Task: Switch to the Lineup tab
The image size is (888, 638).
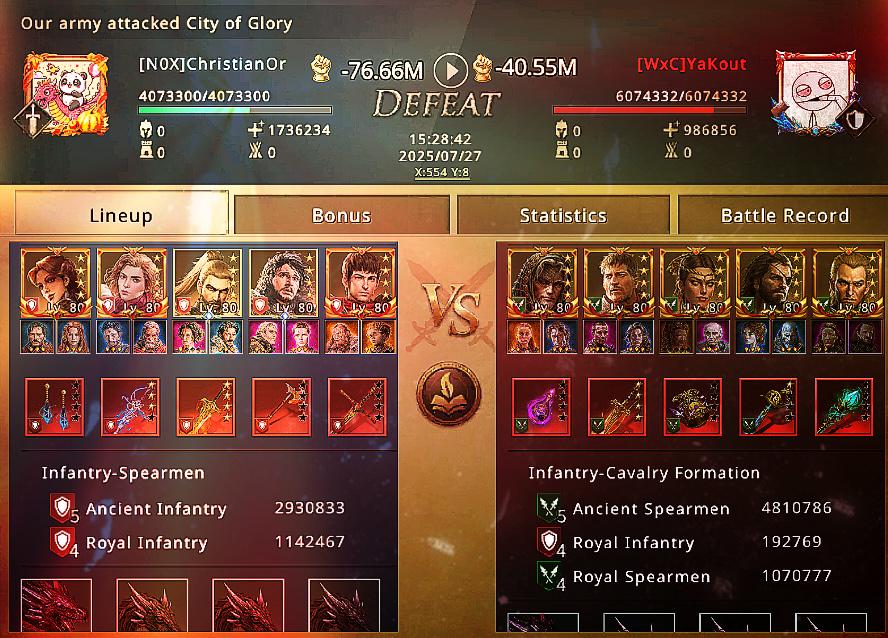Action: (x=121, y=214)
